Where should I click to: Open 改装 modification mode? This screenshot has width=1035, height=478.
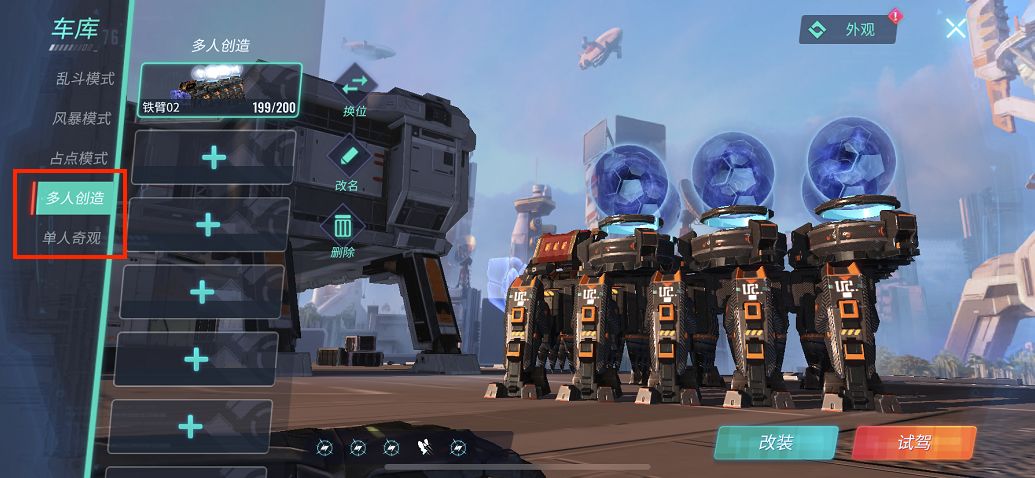pos(776,442)
